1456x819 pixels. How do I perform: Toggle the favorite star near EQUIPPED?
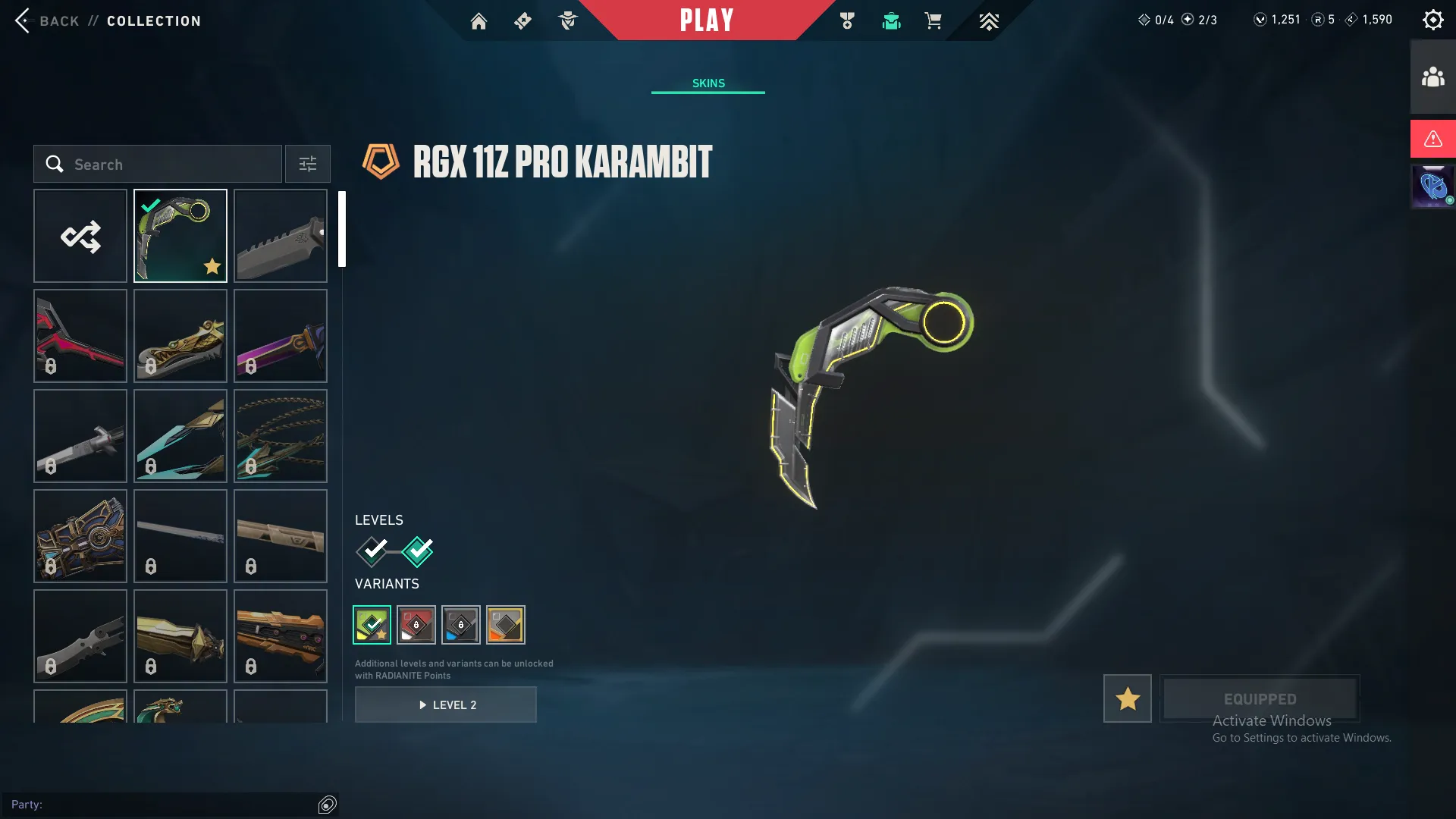click(x=1126, y=698)
